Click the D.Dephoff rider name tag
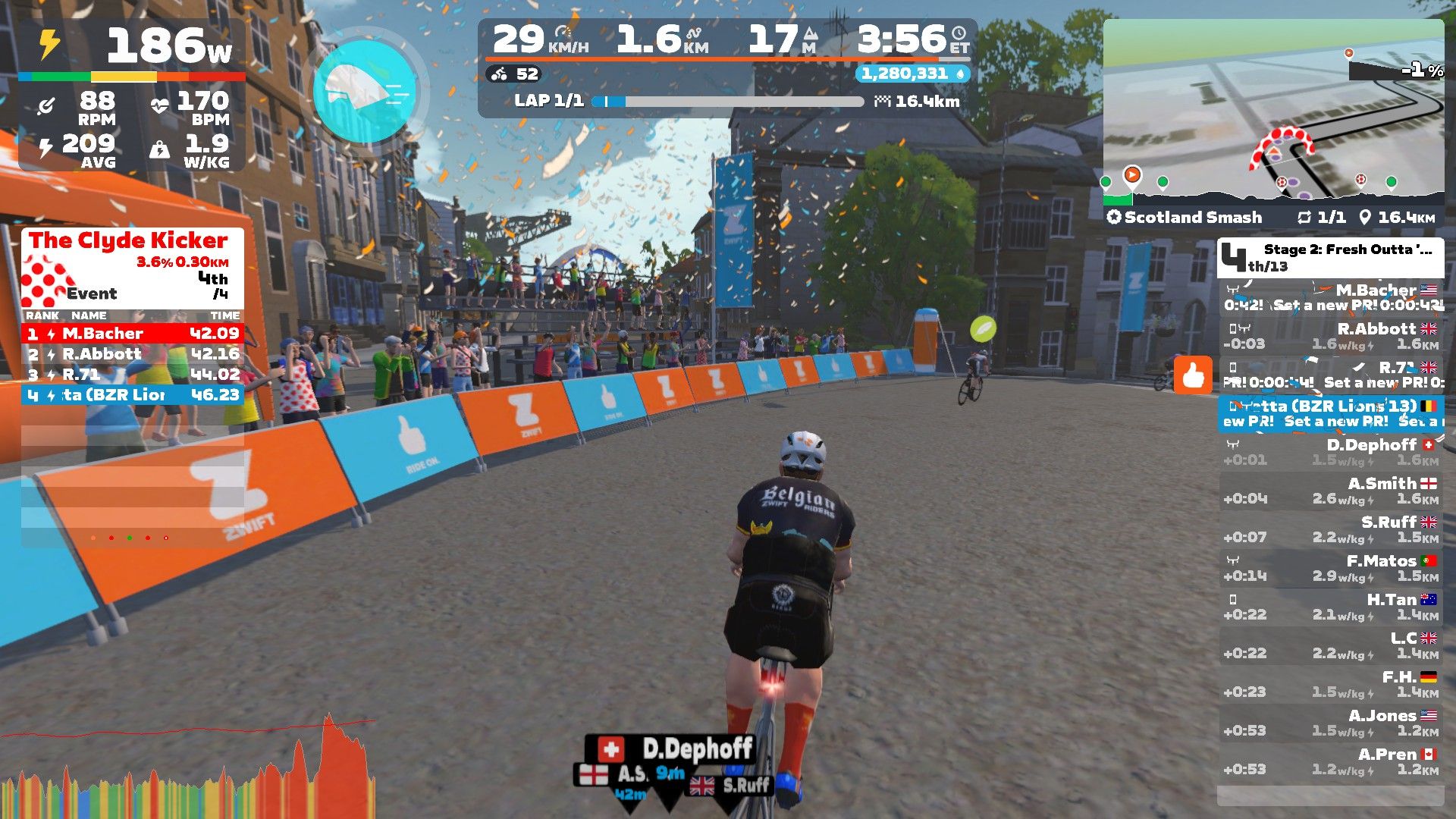This screenshot has height=819, width=1456. (x=684, y=749)
